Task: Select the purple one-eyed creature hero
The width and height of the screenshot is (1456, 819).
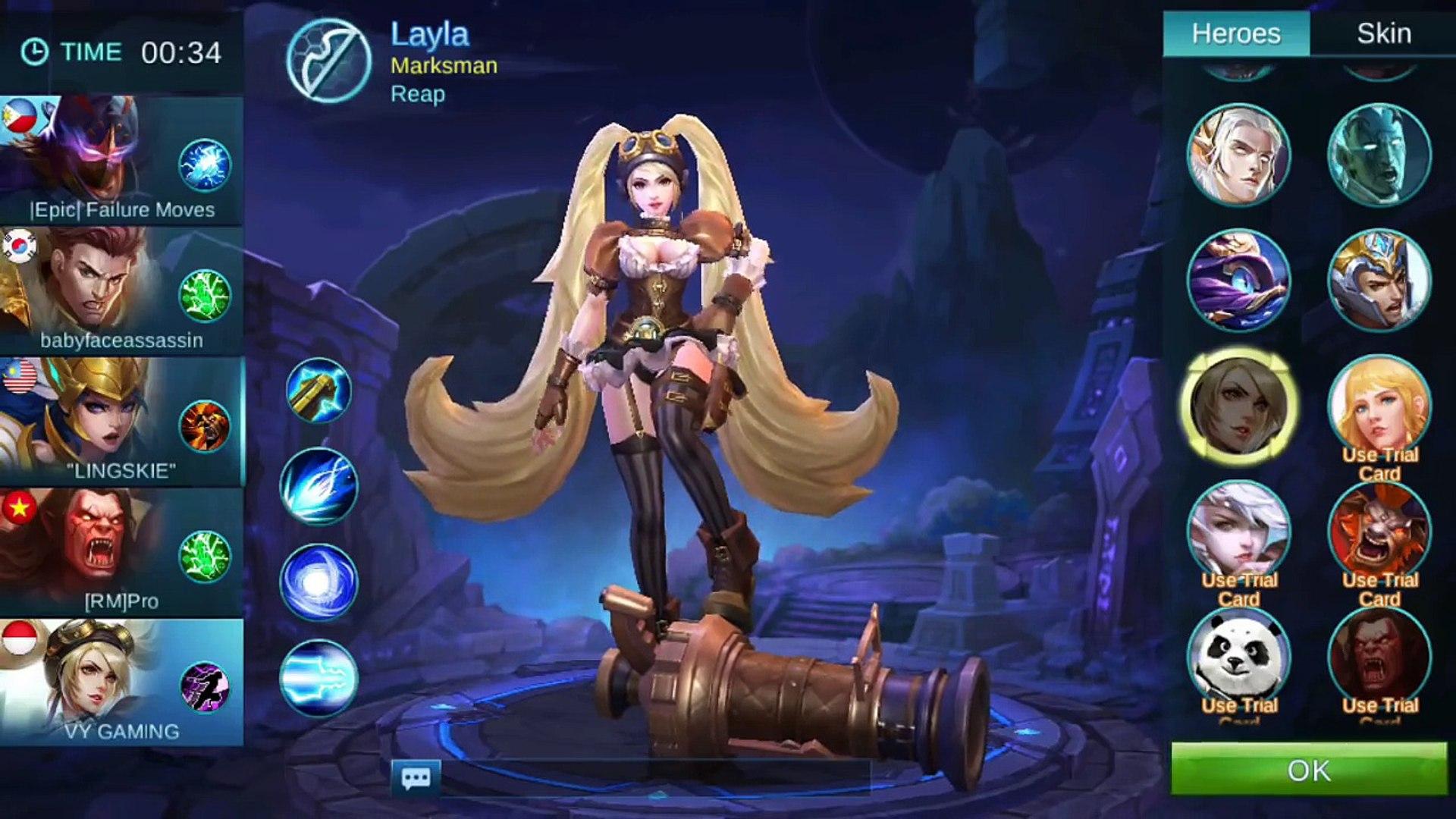Action: [1239, 281]
